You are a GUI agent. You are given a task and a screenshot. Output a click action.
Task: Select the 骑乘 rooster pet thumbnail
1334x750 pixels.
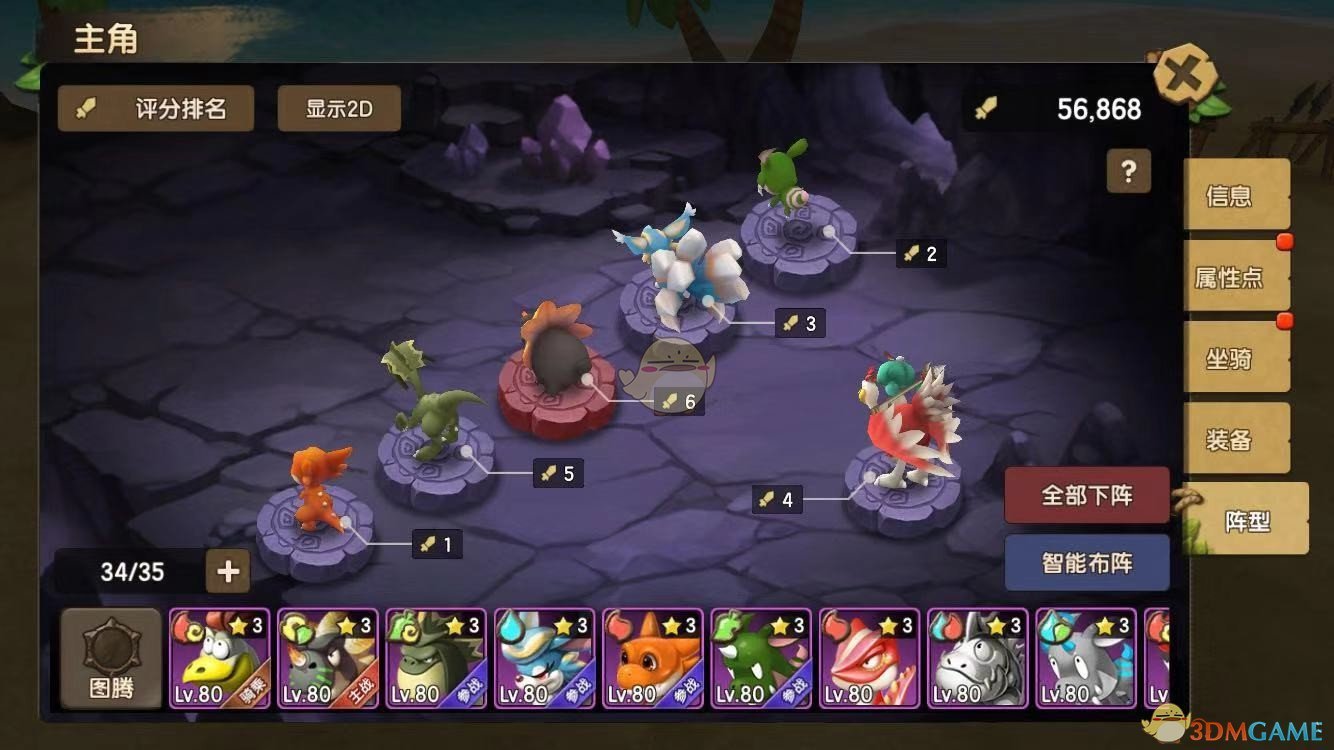pos(219,656)
